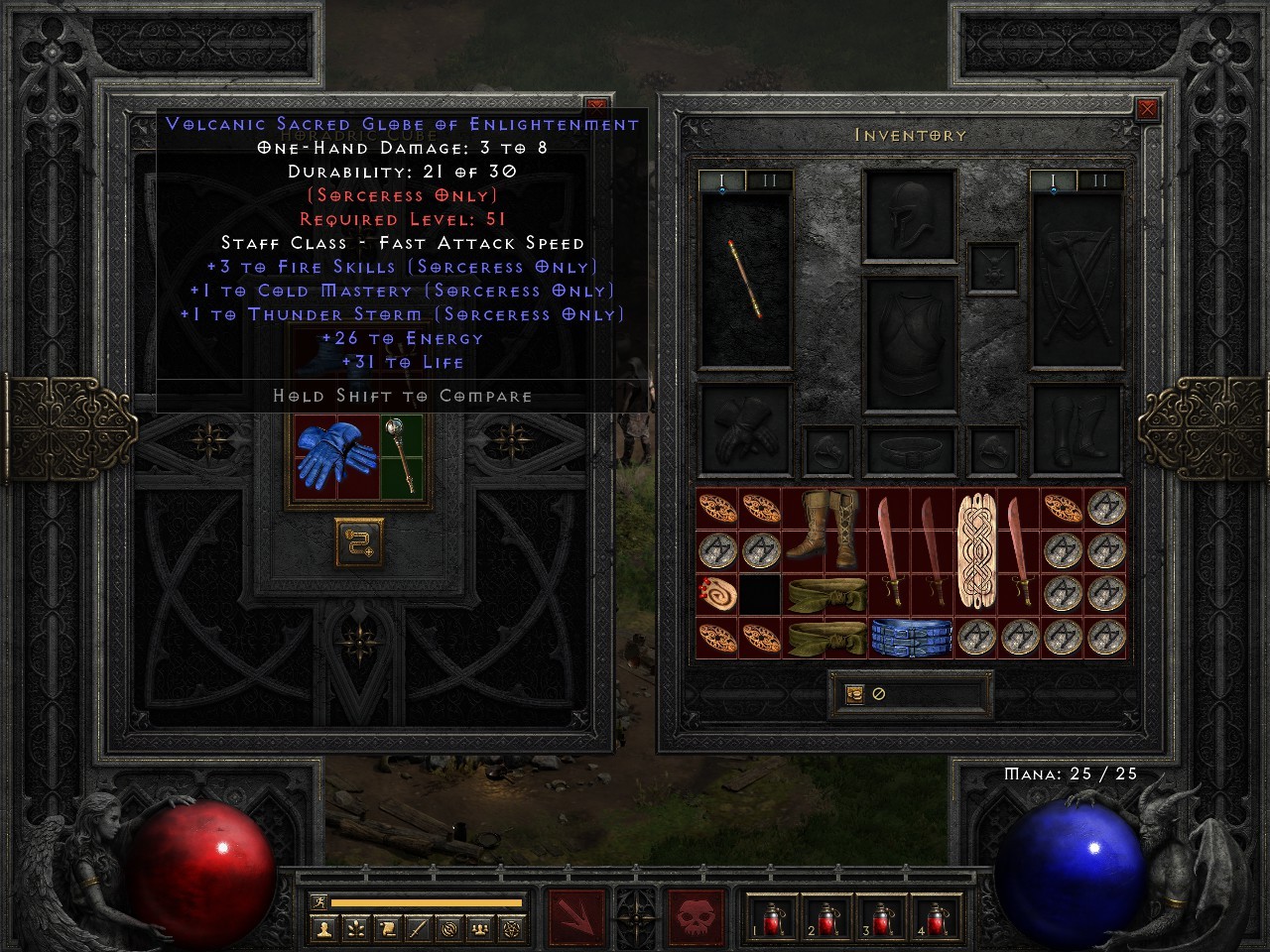Click the yellow stamina bar
The width and height of the screenshot is (1270, 952).
(x=427, y=902)
